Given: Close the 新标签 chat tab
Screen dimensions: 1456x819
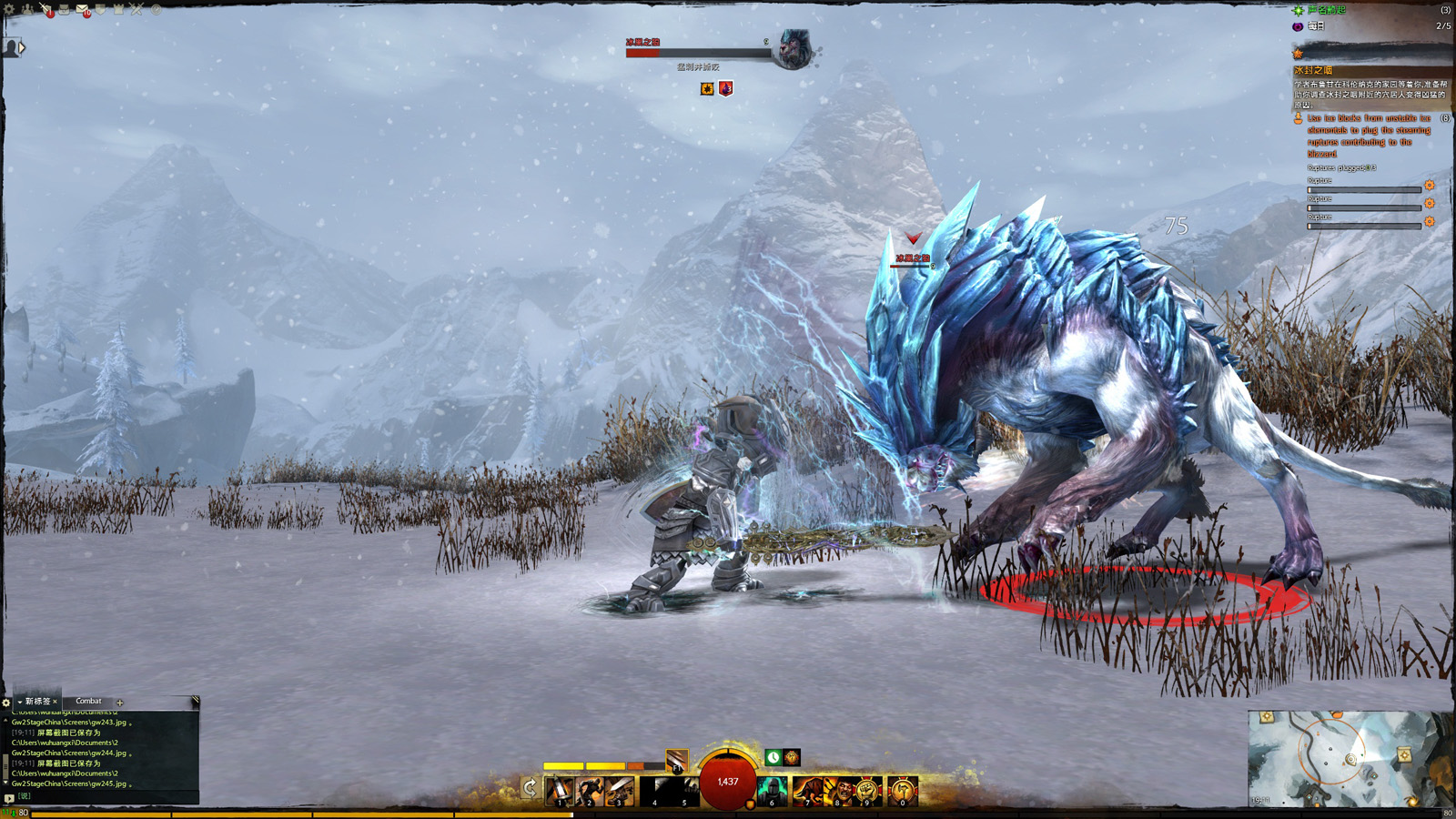Looking at the screenshot, I should (x=55, y=702).
